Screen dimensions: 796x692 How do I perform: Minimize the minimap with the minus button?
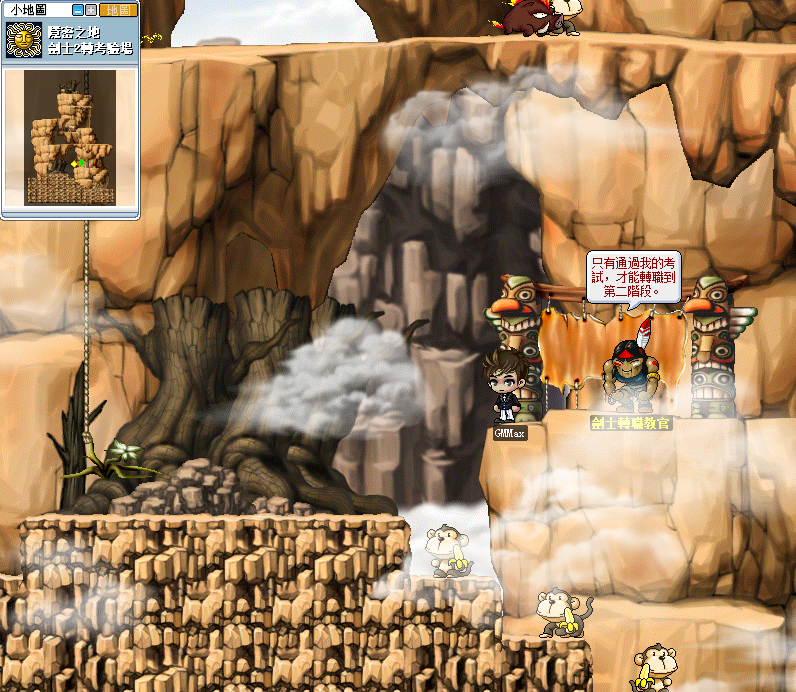click(x=78, y=10)
